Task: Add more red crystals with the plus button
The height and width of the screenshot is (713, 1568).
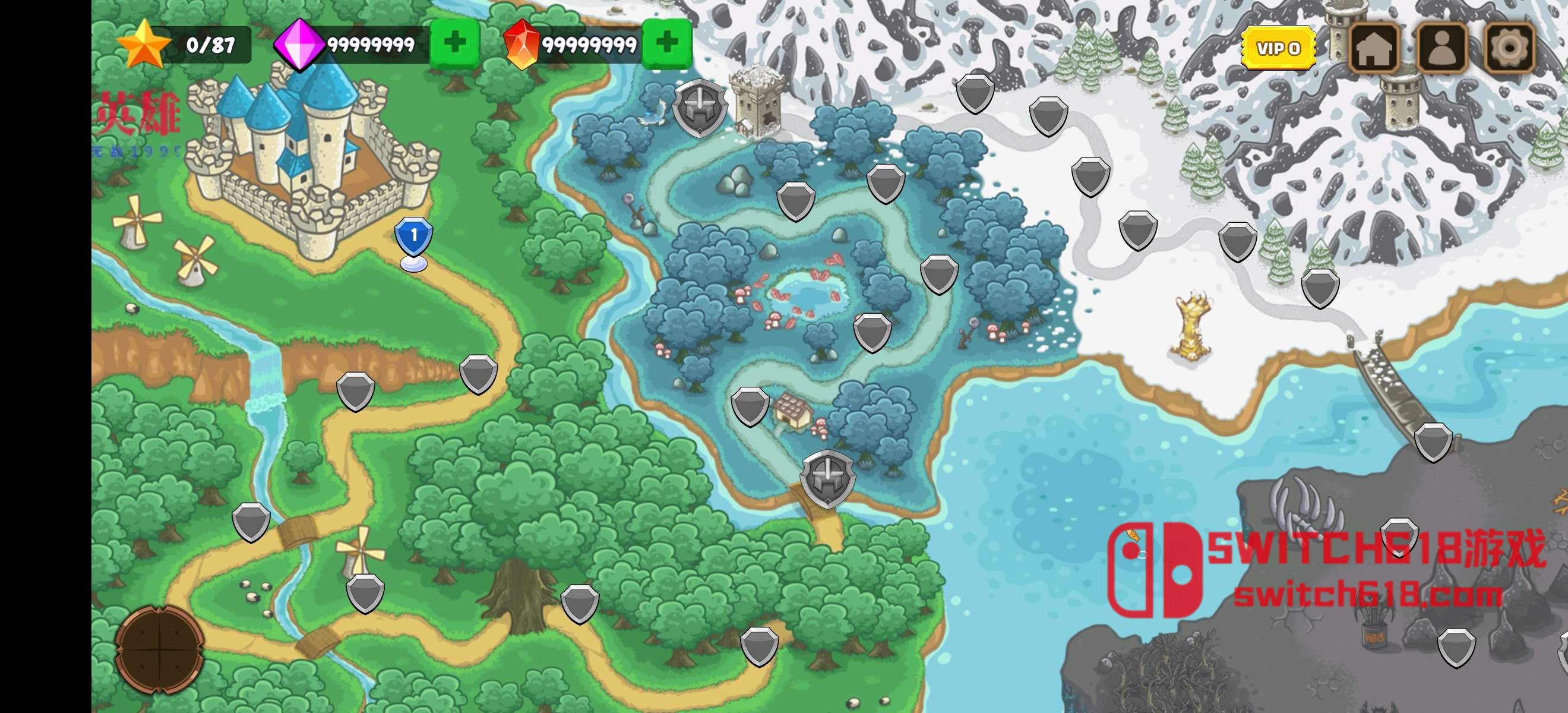Action: 667,43
